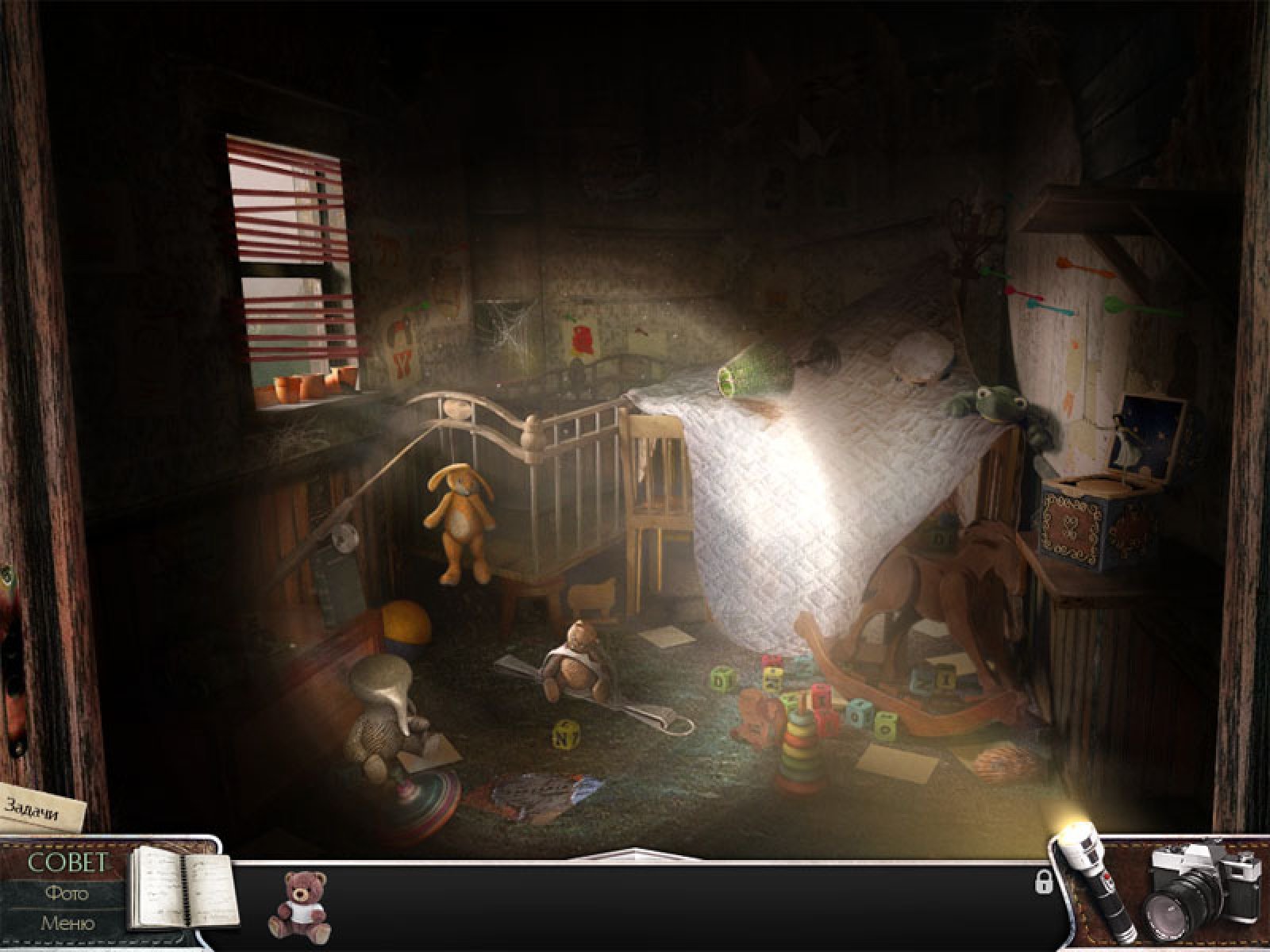Open the Меню game menu
The width and height of the screenshot is (1270, 952).
pos(67,923)
